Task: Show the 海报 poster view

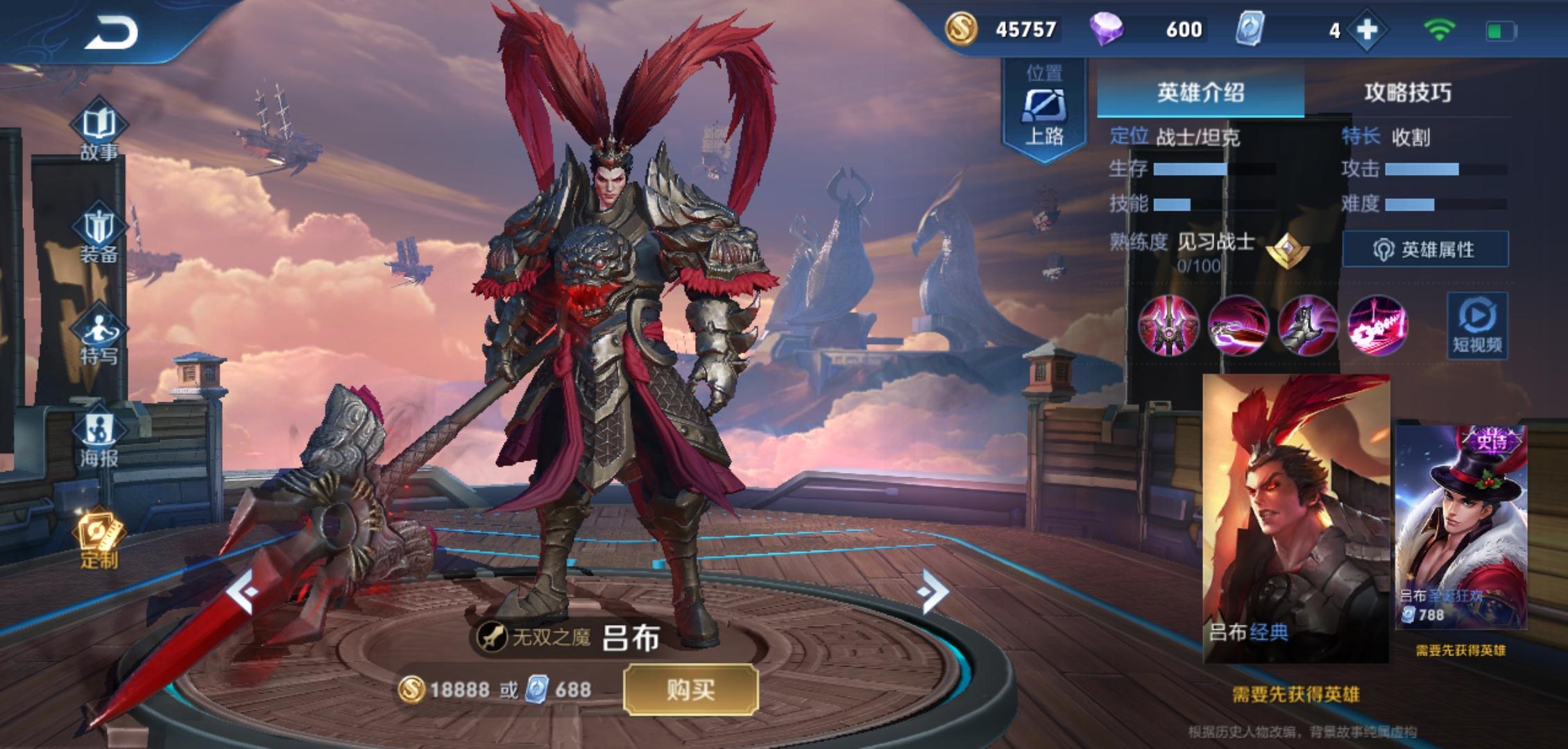Action: pos(99,440)
